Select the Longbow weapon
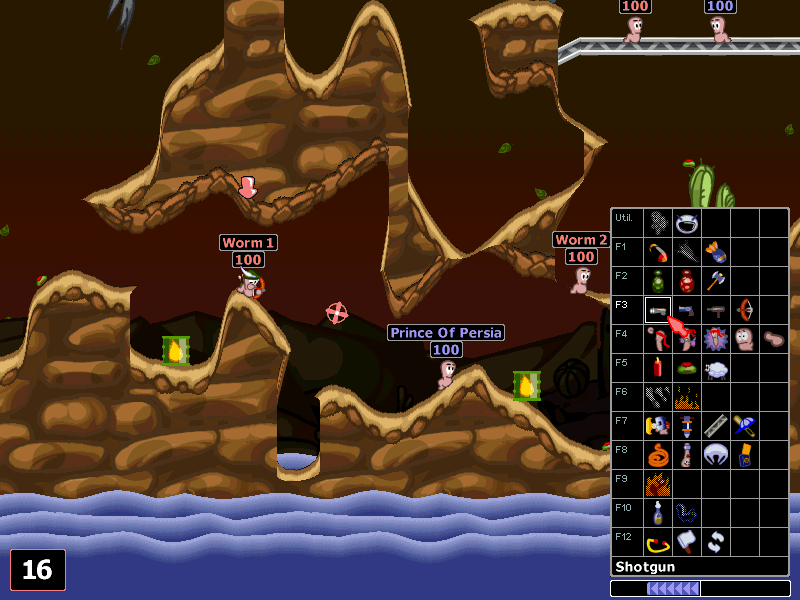This screenshot has width=800, height=600. coord(744,310)
